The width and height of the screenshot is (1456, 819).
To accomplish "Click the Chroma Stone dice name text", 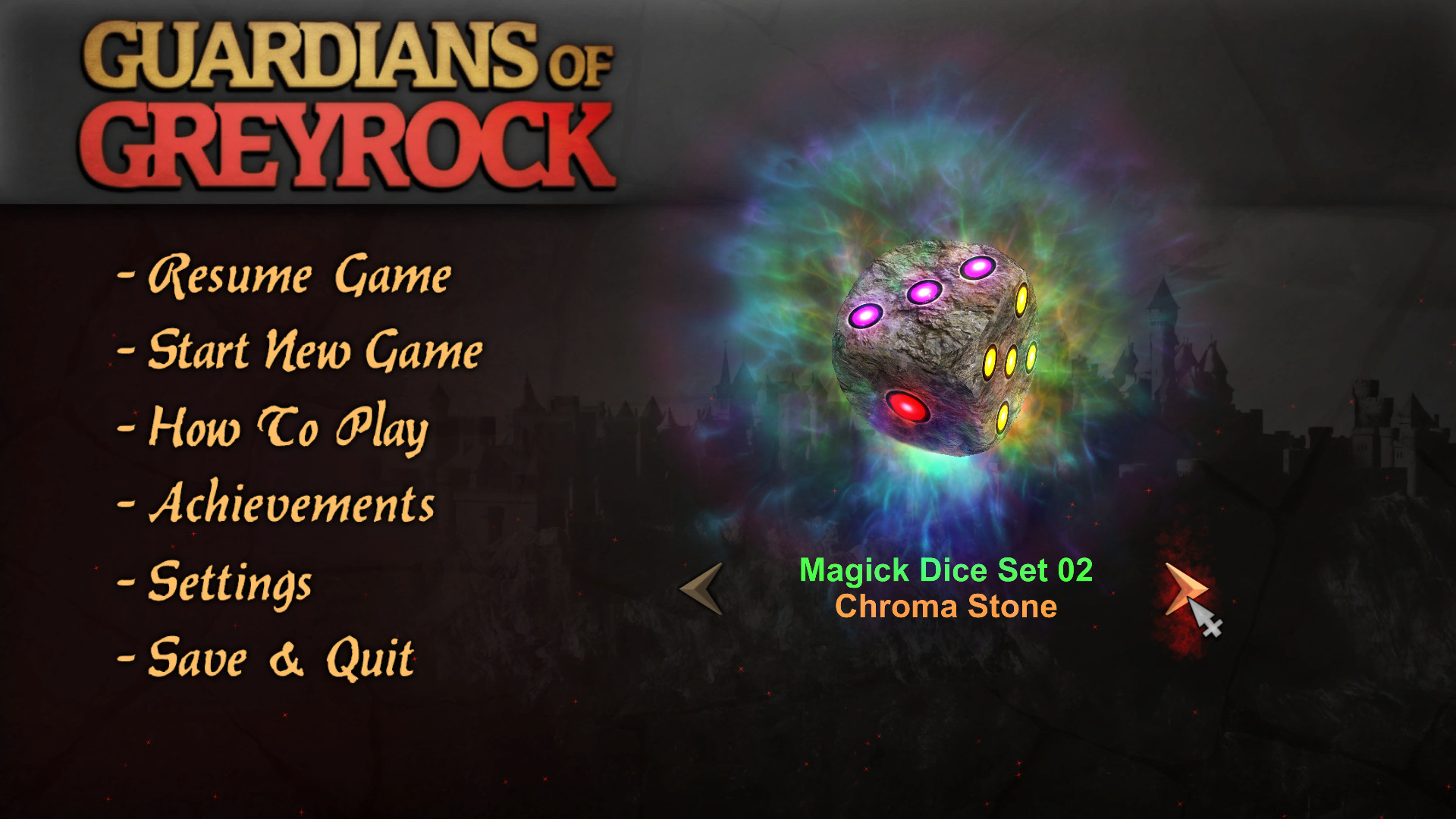I will pyautogui.click(x=946, y=607).
